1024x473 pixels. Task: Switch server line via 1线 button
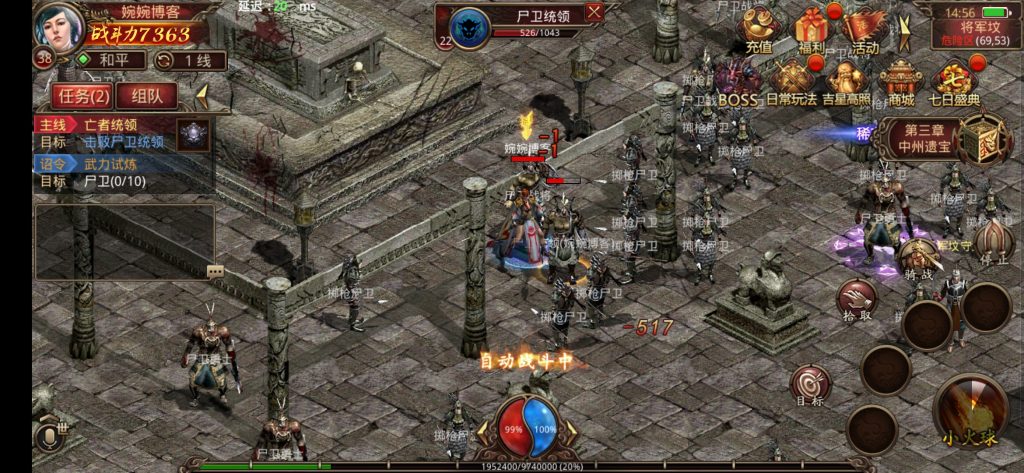(x=190, y=60)
